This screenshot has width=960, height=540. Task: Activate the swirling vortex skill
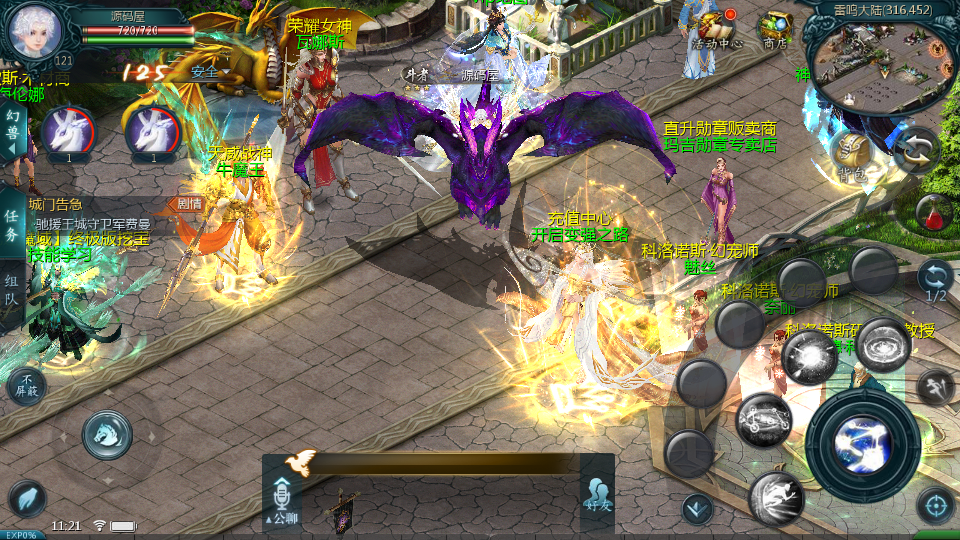coord(882,344)
